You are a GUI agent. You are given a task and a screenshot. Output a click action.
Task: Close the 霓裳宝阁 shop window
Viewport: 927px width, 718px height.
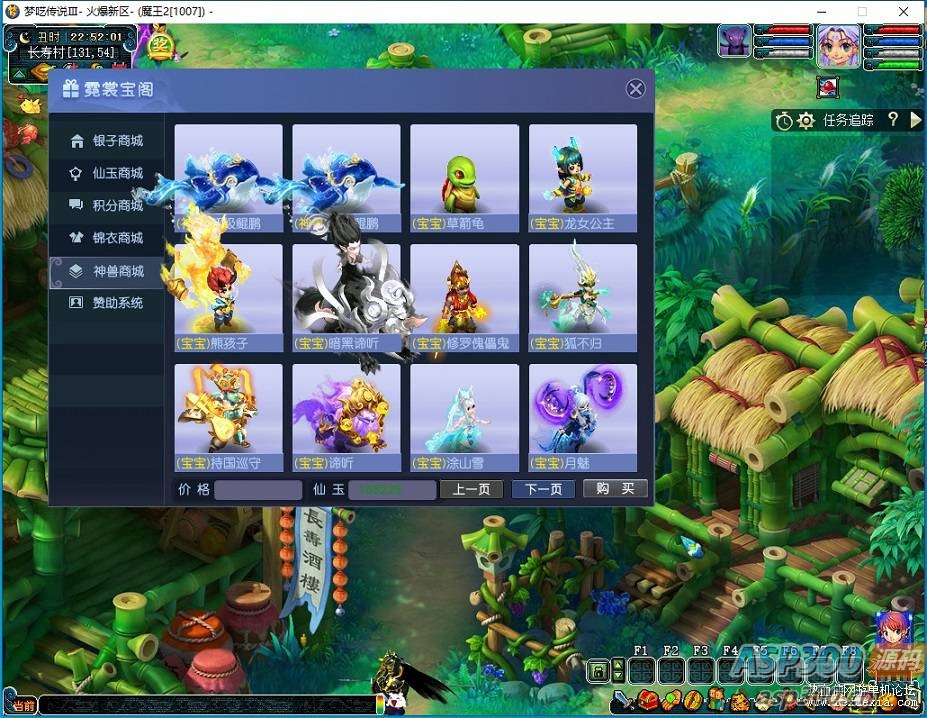pyautogui.click(x=636, y=89)
